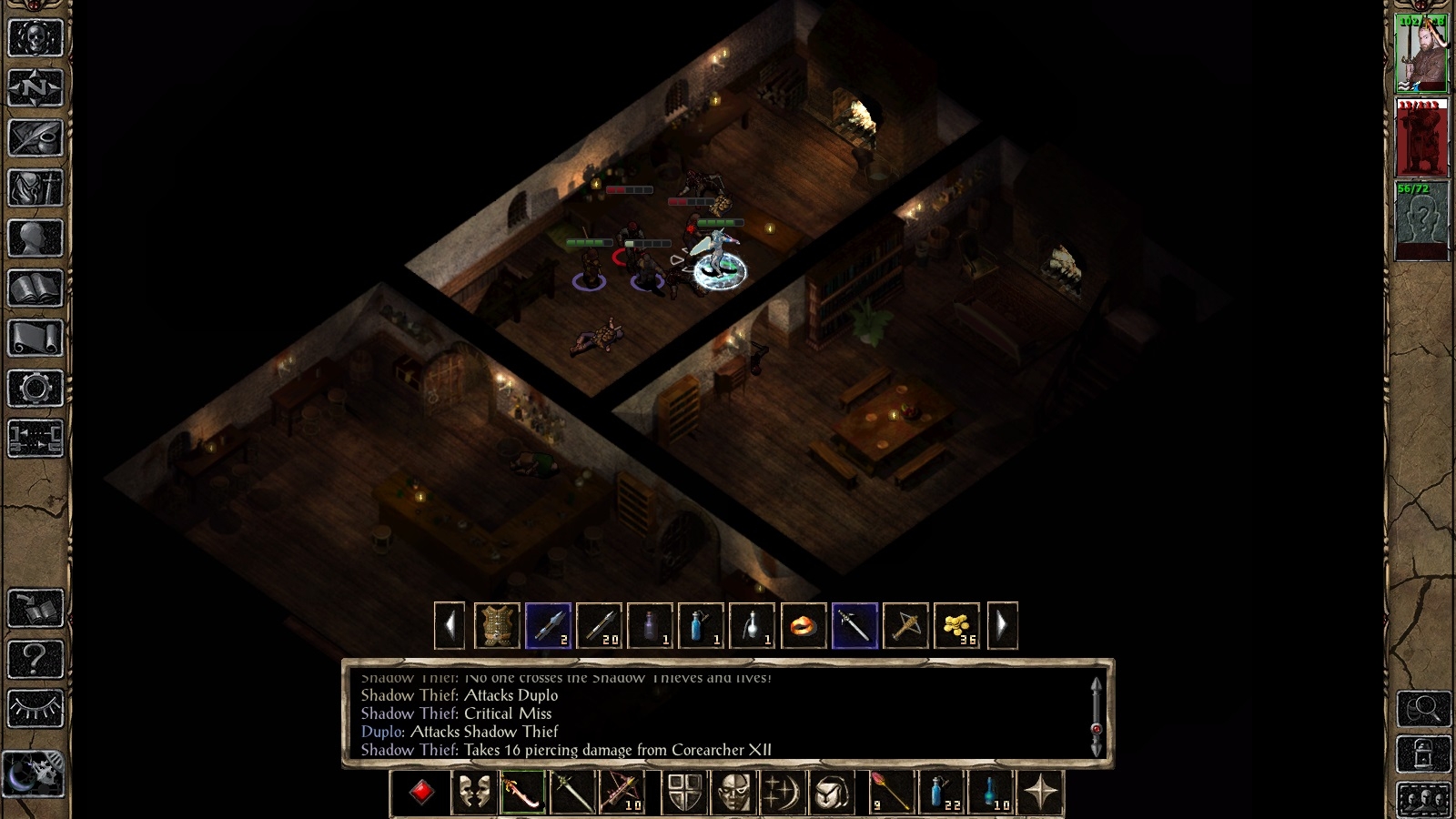1456x819 pixels.
Task: Toggle the party AI lock button
Action: tap(1423, 754)
